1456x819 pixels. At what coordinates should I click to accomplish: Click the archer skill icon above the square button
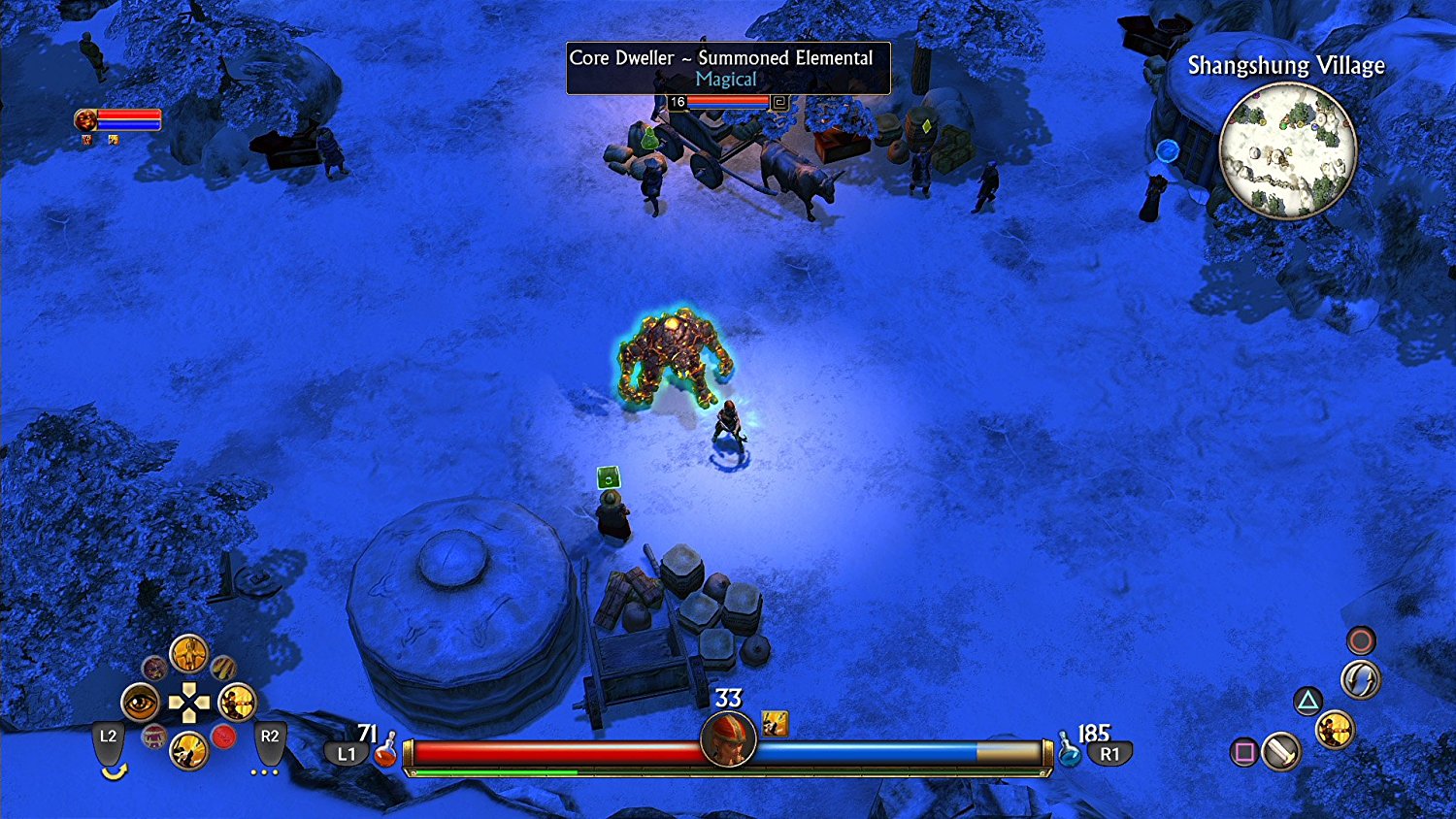click(1334, 731)
